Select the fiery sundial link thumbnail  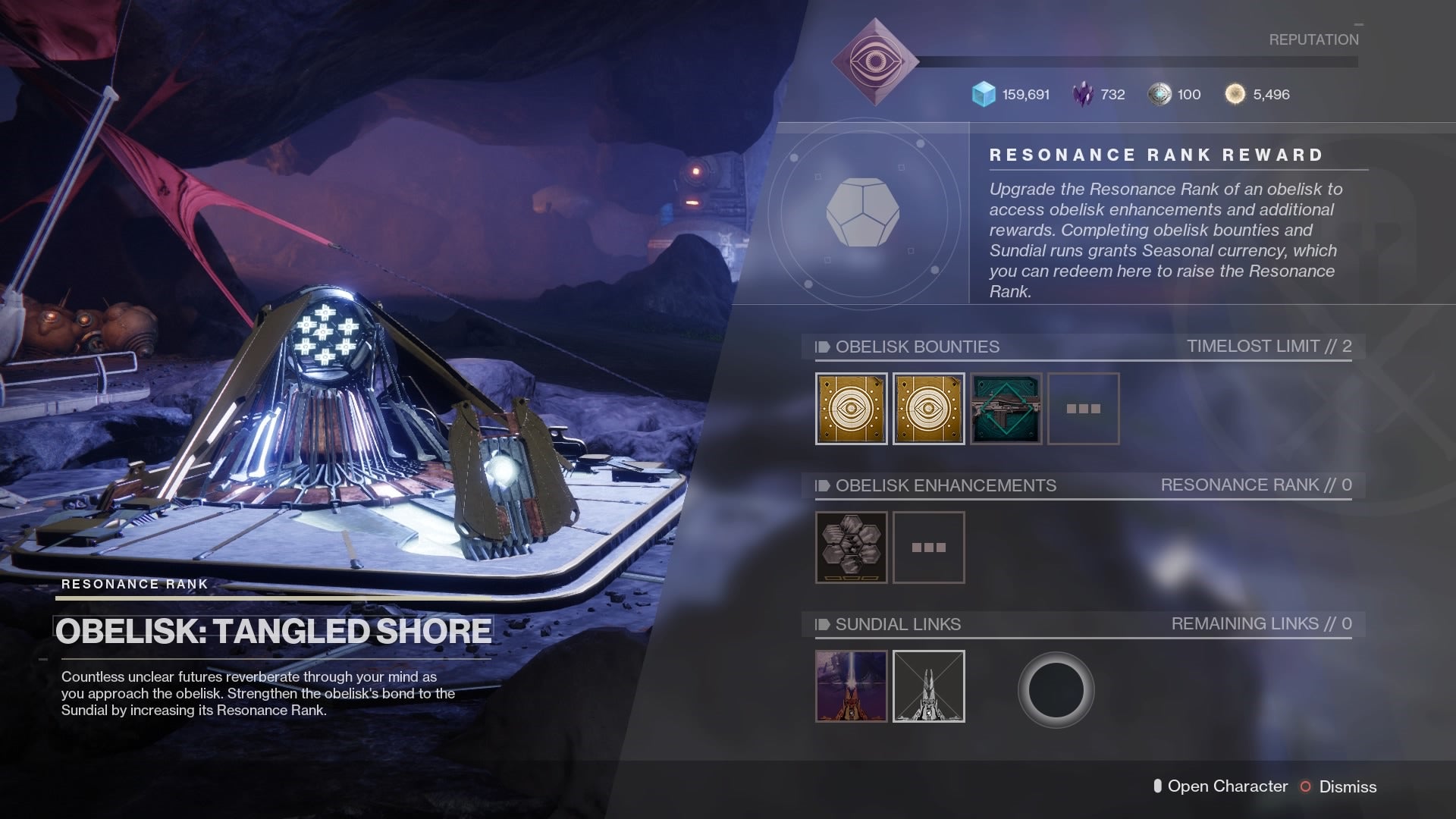click(x=851, y=686)
